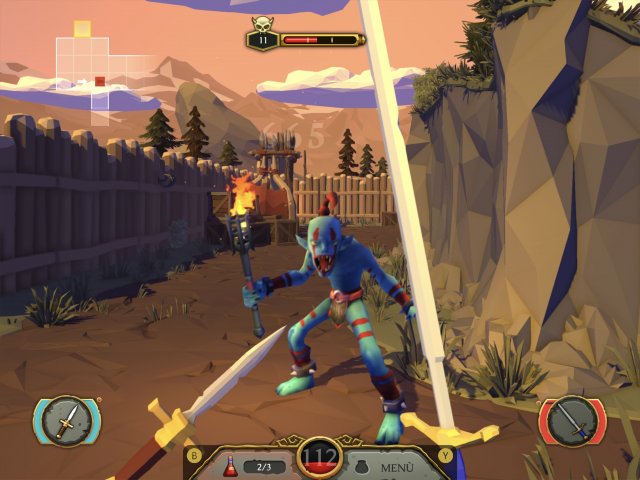Open the Menù with the bag icon
640x480 pixels.
tap(385, 466)
